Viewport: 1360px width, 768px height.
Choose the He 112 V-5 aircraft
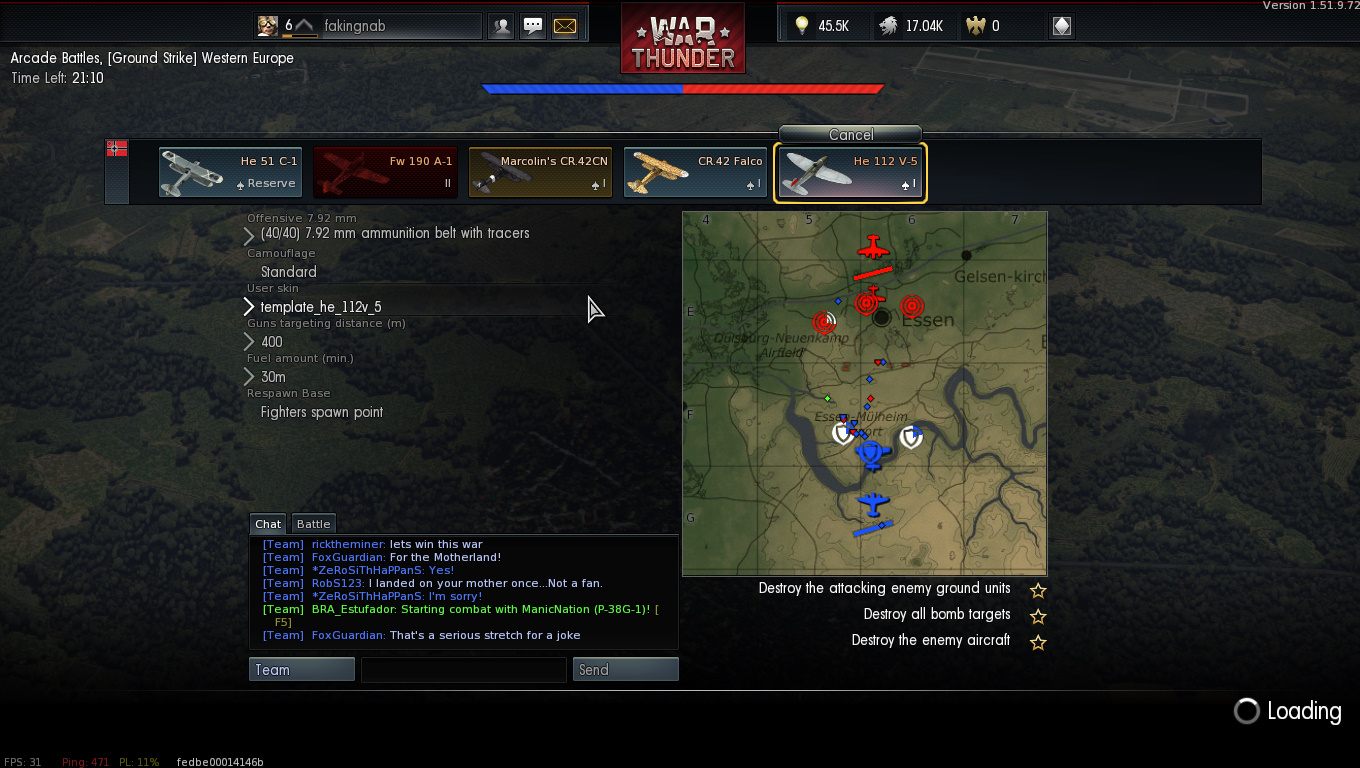tap(850, 173)
